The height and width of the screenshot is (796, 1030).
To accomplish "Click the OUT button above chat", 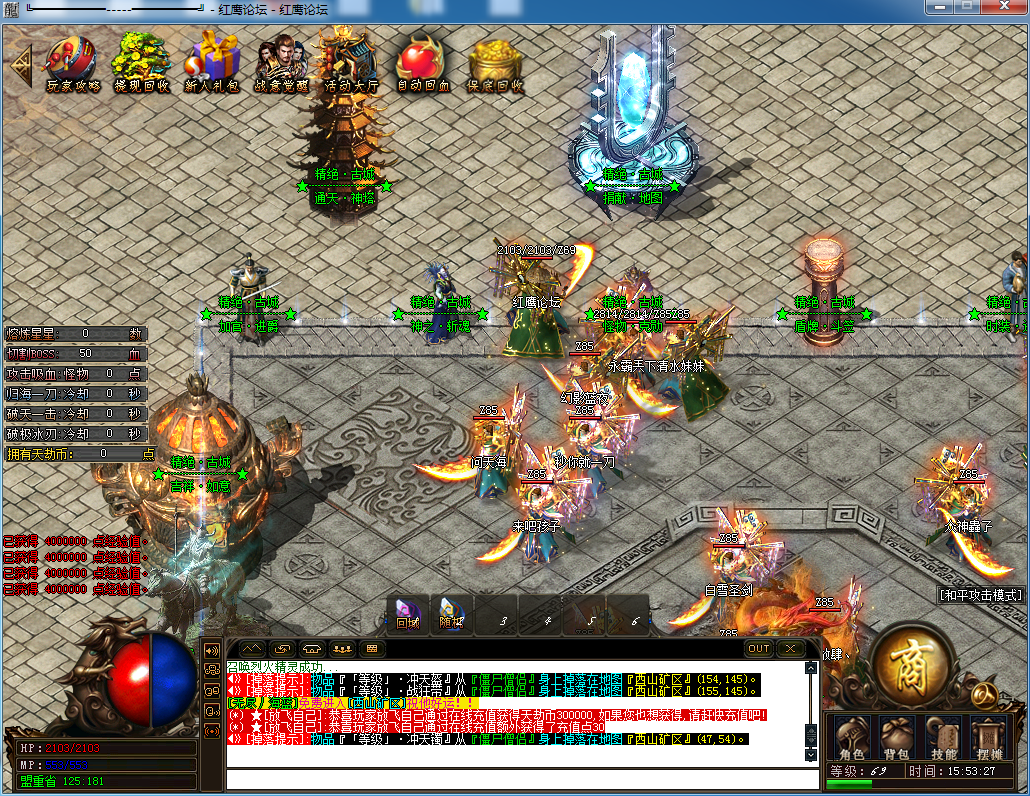I will point(759,648).
